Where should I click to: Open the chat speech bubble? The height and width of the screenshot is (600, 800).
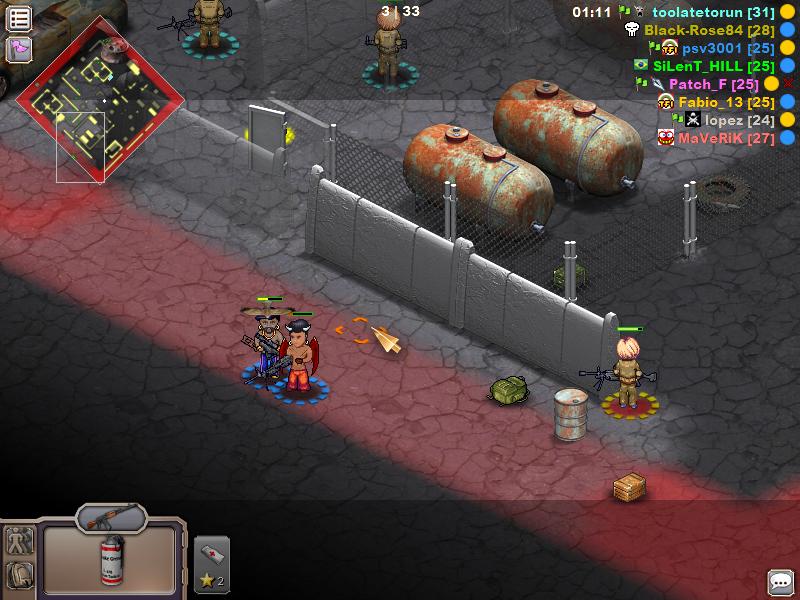click(x=780, y=581)
